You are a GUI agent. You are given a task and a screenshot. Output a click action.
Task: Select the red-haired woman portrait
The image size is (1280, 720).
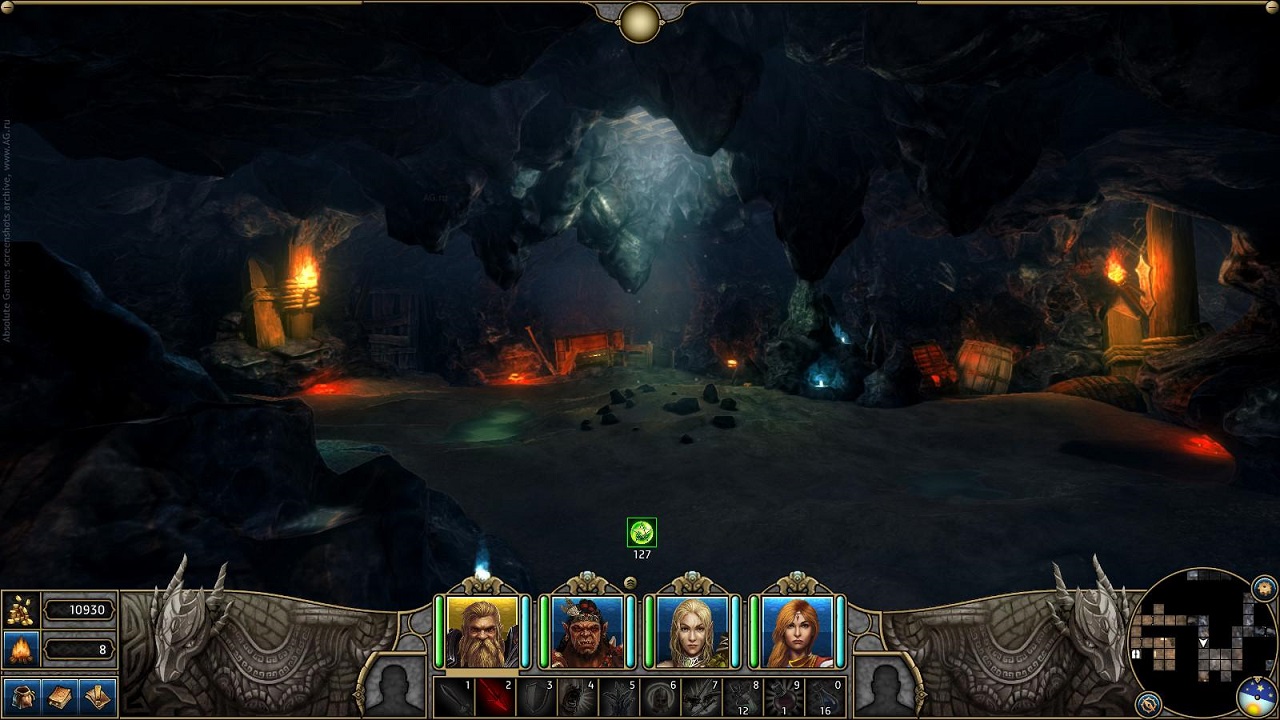797,632
